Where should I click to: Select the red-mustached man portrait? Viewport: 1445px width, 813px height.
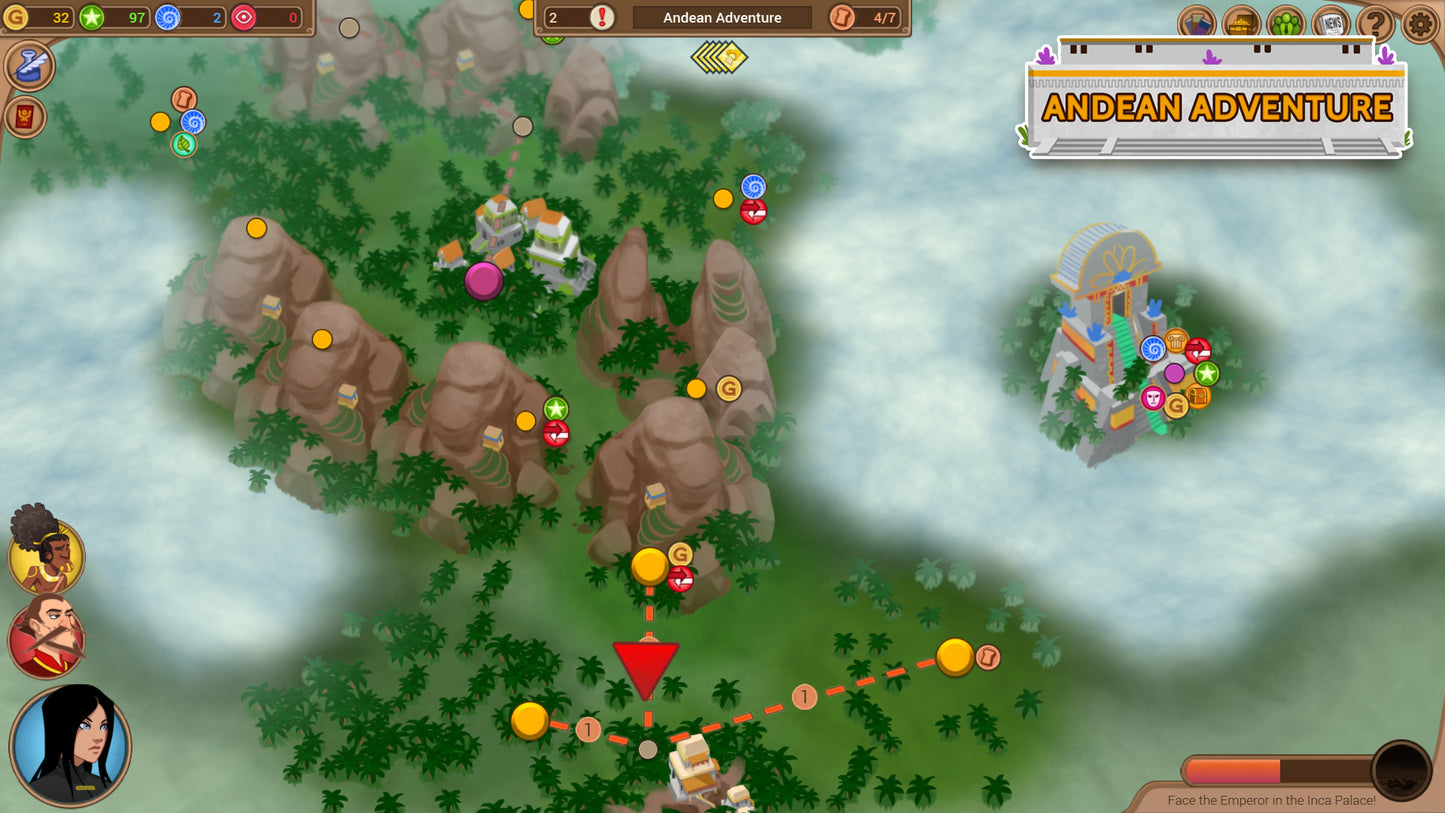(46, 636)
